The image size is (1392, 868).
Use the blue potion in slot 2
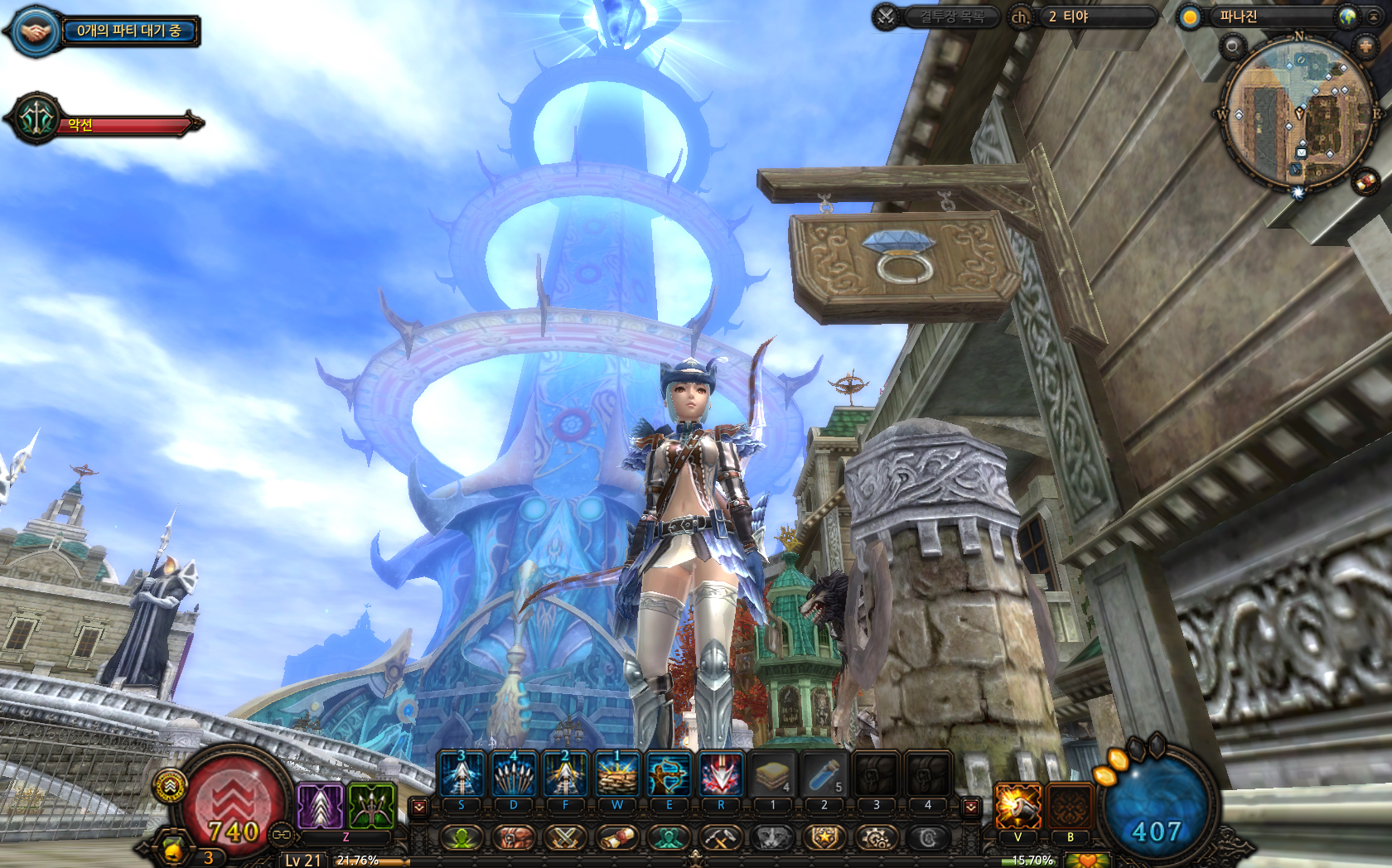coord(824,775)
